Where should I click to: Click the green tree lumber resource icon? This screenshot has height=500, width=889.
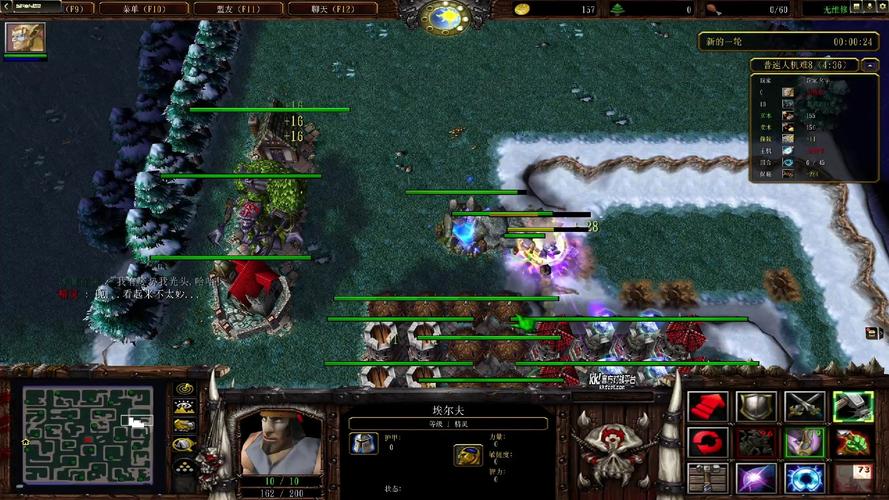(x=617, y=9)
